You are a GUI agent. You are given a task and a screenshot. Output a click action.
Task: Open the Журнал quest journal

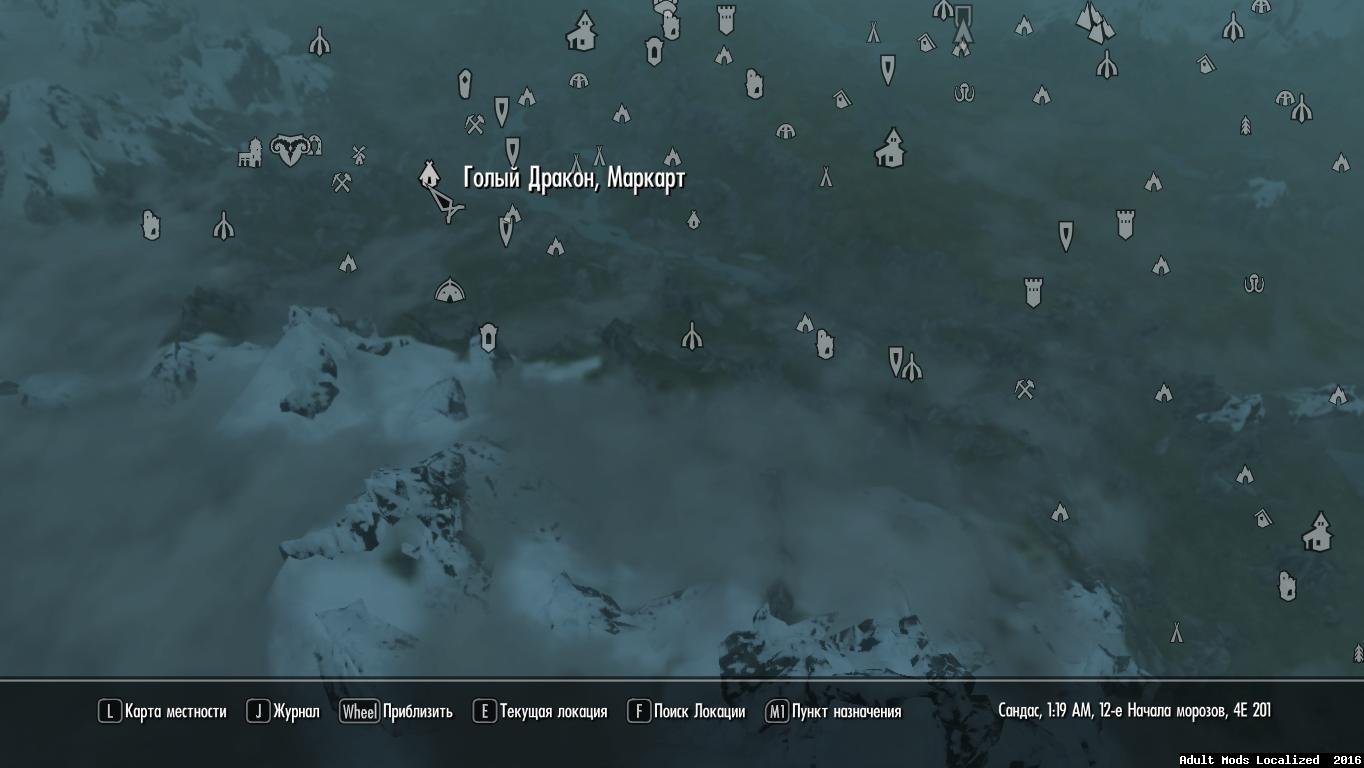pos(284,712)
